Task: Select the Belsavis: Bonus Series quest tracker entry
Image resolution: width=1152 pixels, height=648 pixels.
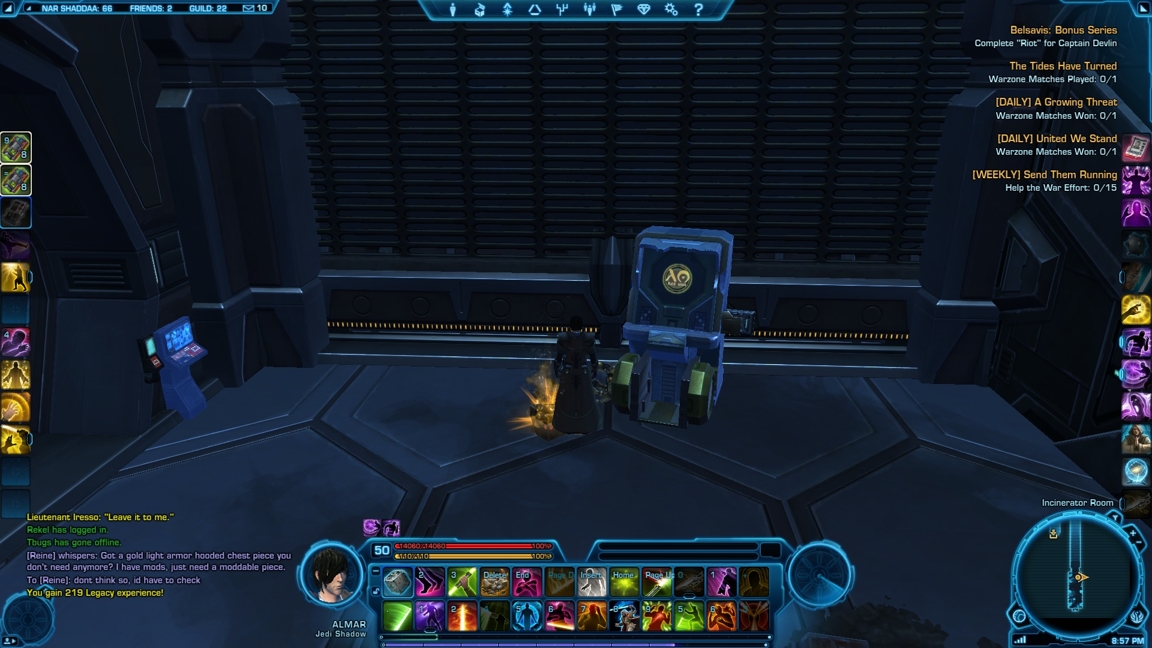Action: (x=1063, y=30)
